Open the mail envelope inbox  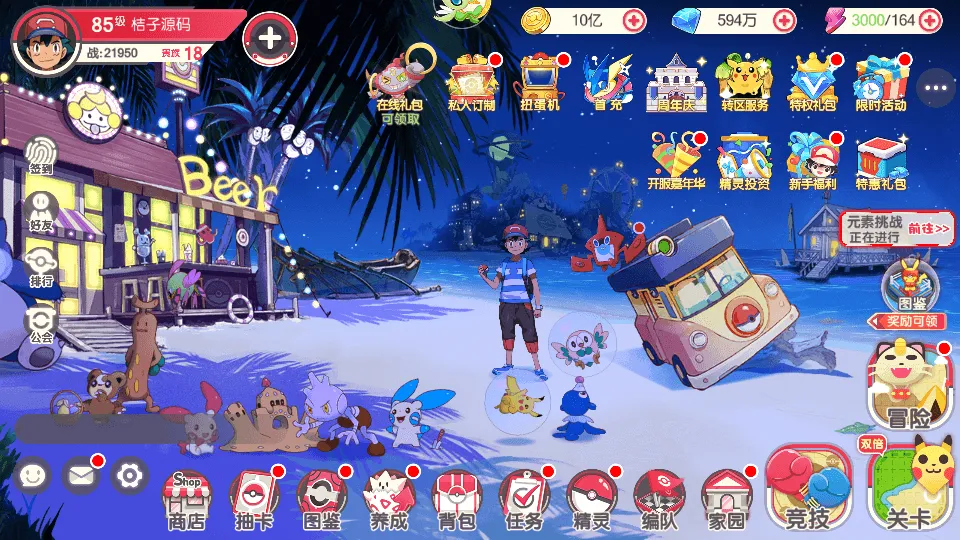82,475
